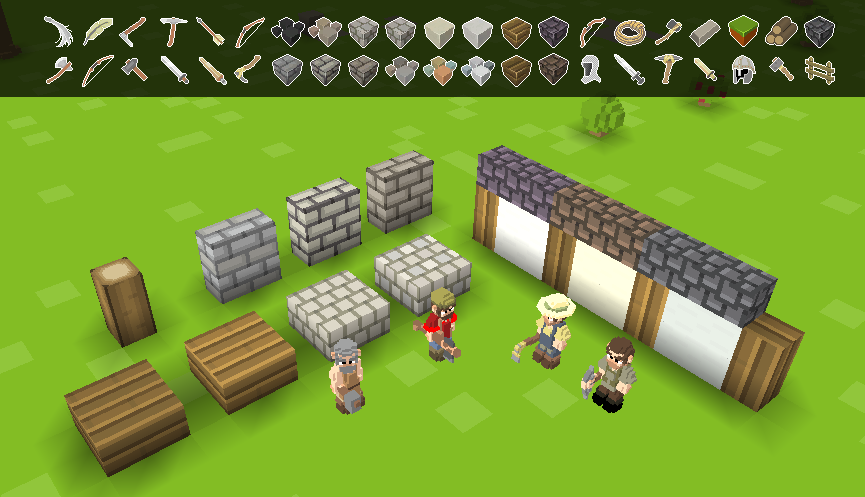Select the iron-headed pickaxe
The width and height of the screenshot is (865, 497).
173,32
